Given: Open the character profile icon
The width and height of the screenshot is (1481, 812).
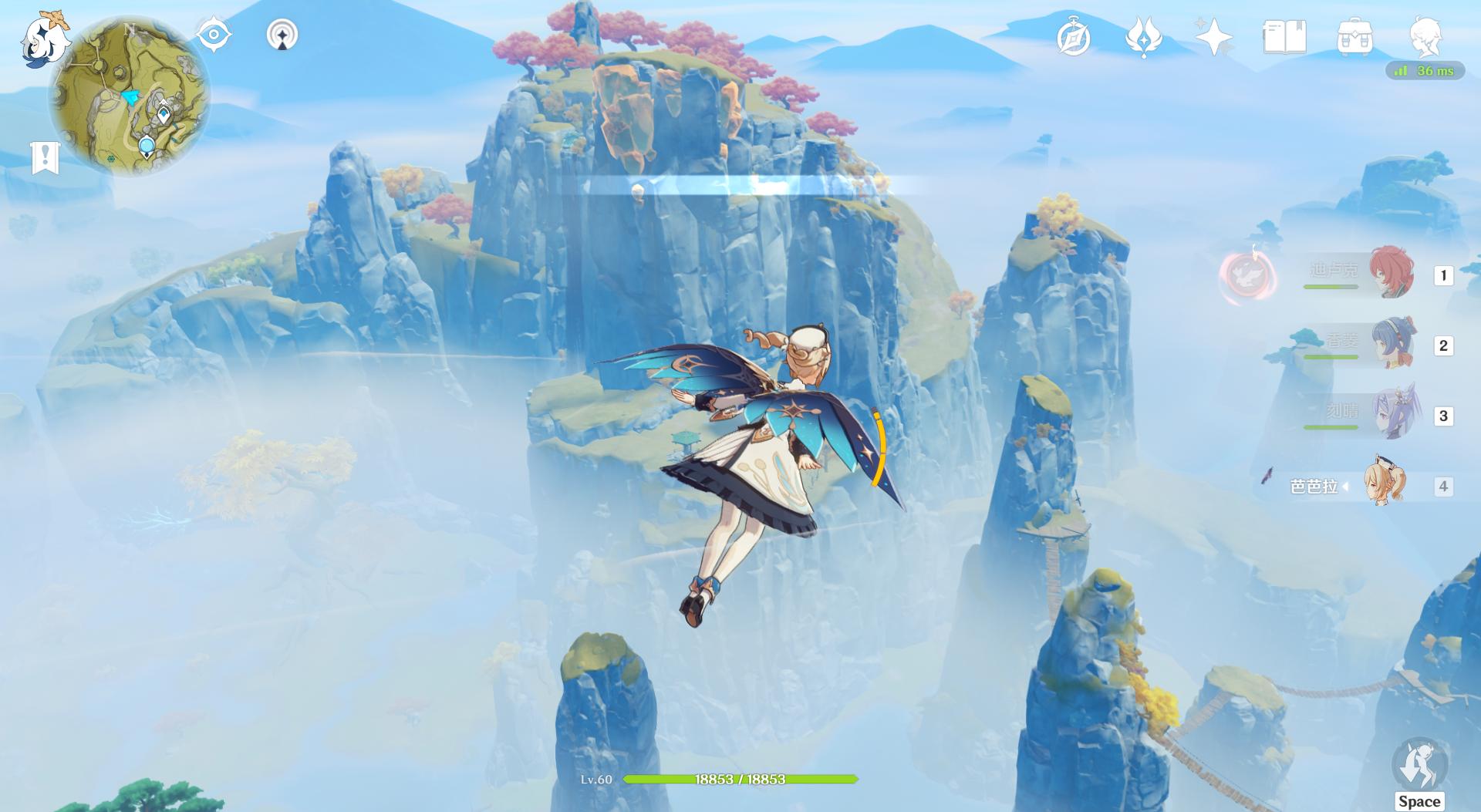Looking at the screenshot, I should (x=1425, y=36).
